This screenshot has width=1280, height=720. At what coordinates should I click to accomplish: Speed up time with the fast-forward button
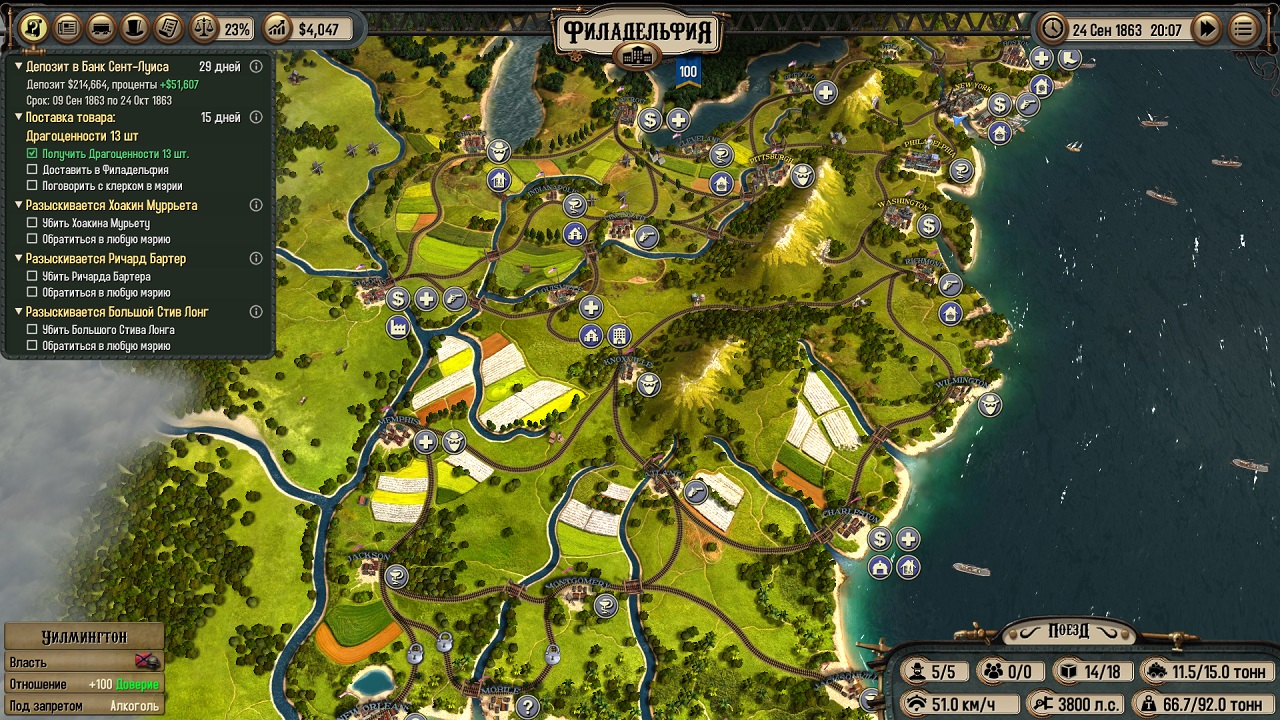(x=1208, y=29)
